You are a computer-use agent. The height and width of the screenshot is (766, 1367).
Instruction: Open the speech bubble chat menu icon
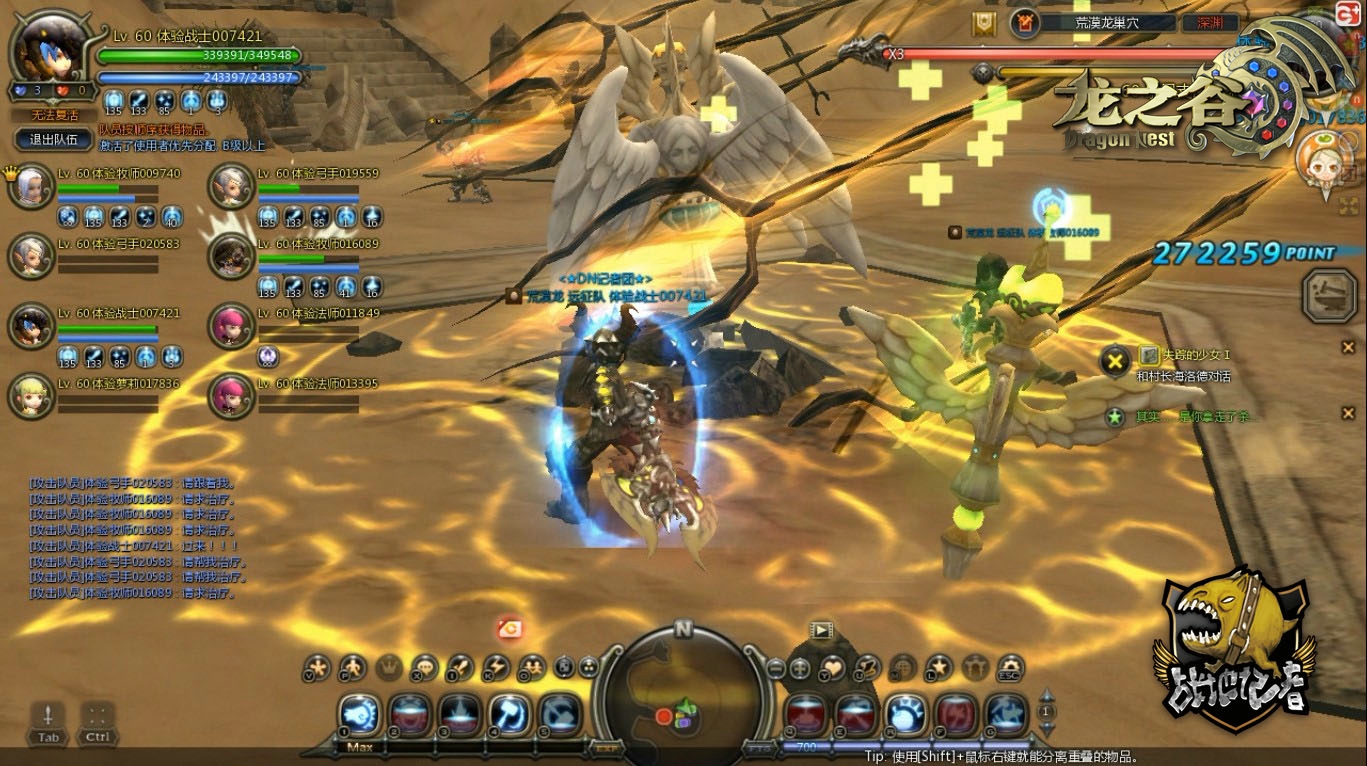click(425, 668)
